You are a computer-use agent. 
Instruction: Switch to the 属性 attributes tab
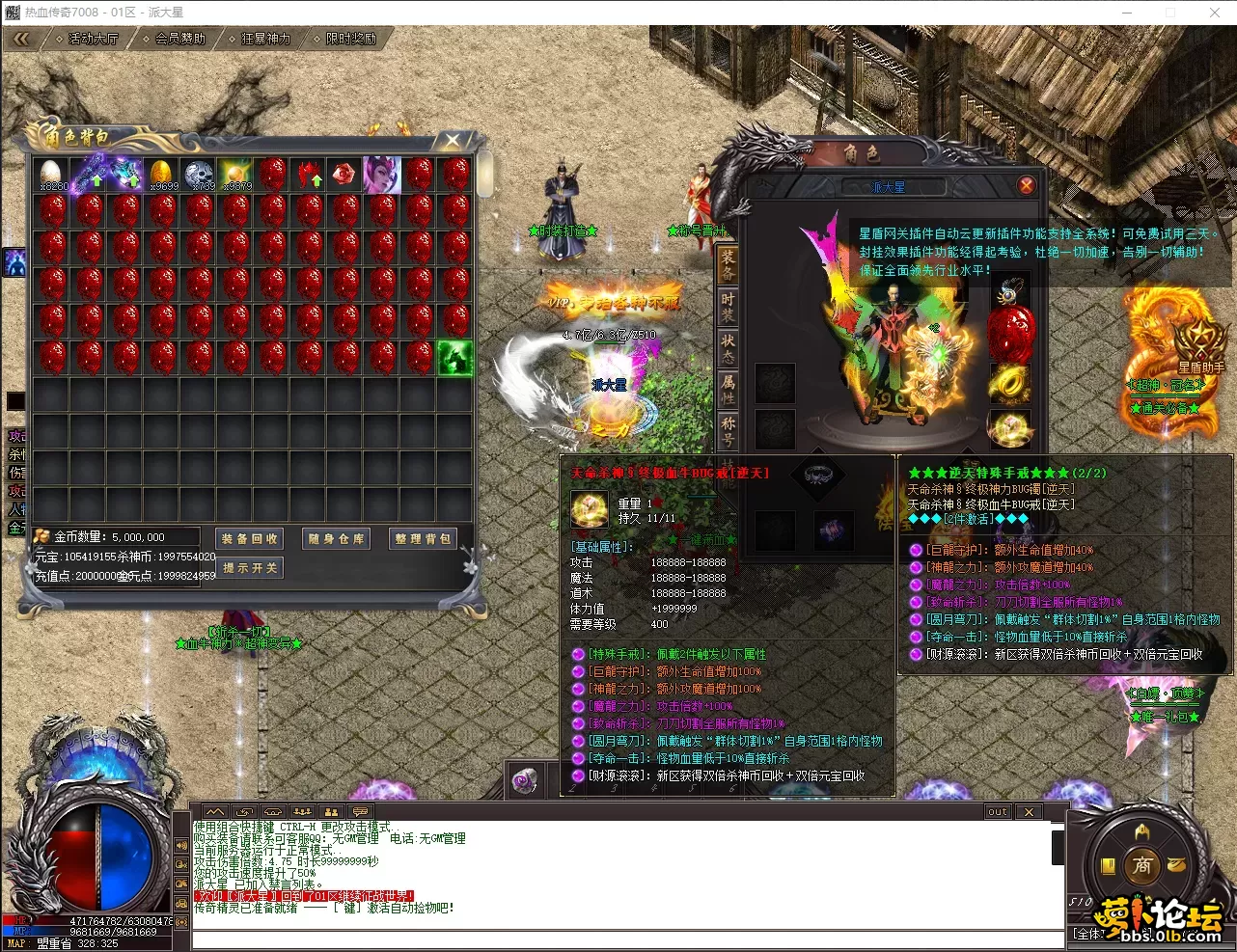coord(728,388)
